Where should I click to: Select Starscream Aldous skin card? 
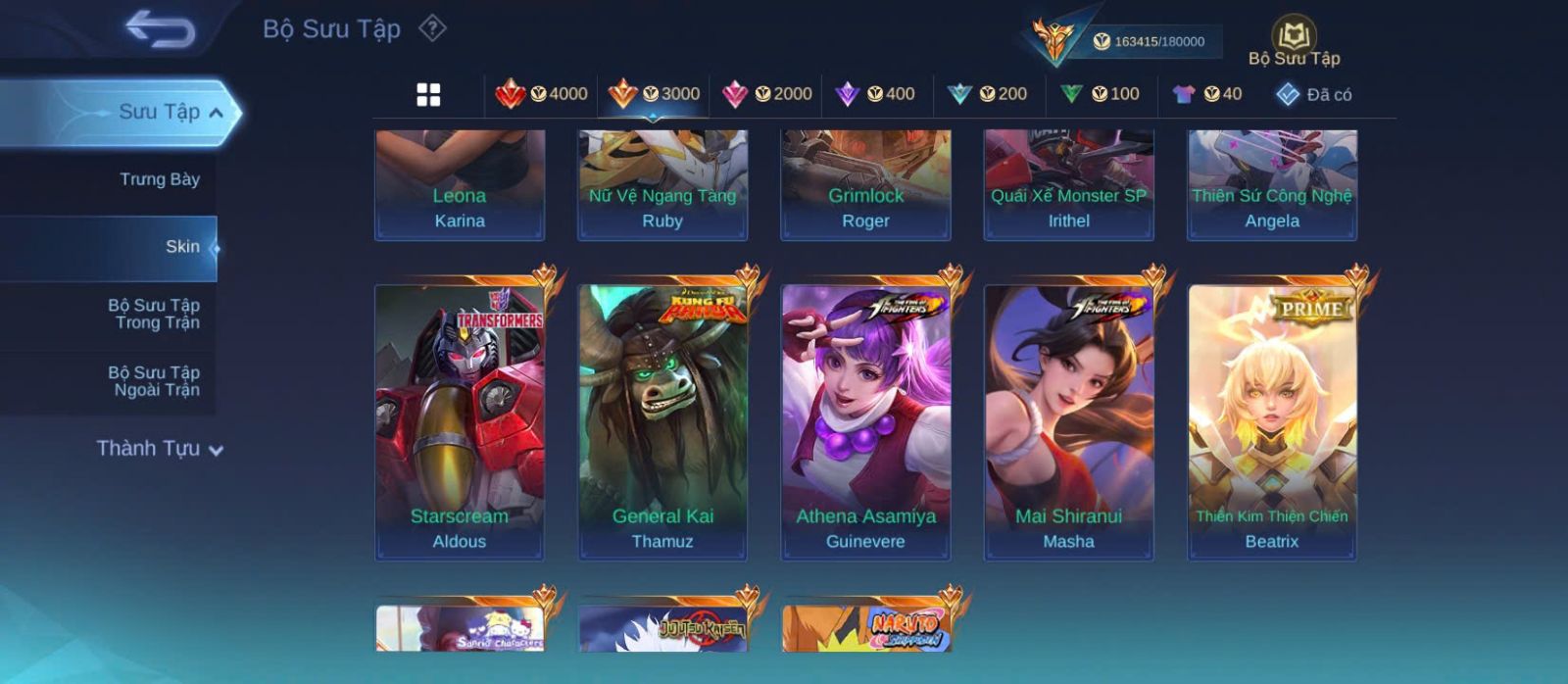point(460,421)
